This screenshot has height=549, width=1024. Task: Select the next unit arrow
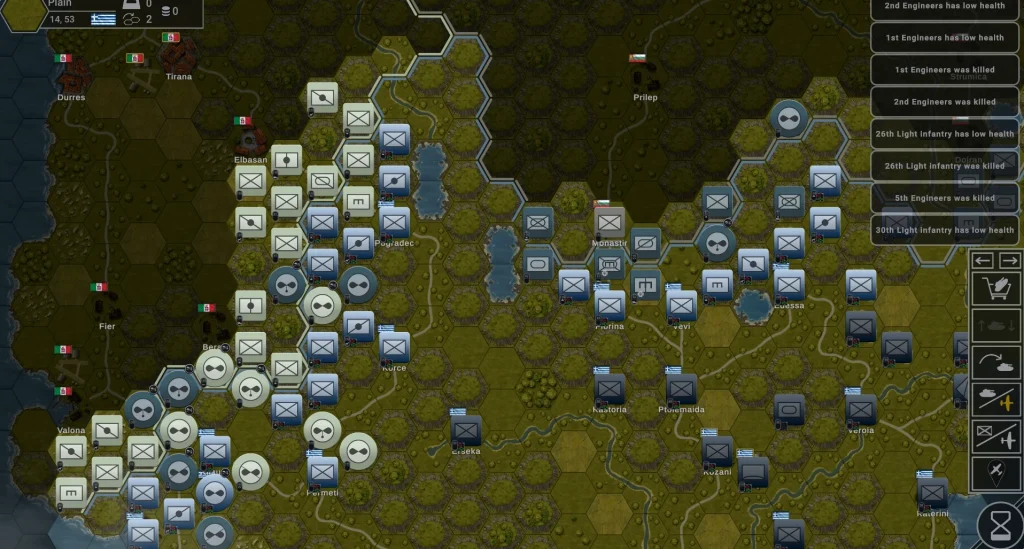click(1010, 260)
